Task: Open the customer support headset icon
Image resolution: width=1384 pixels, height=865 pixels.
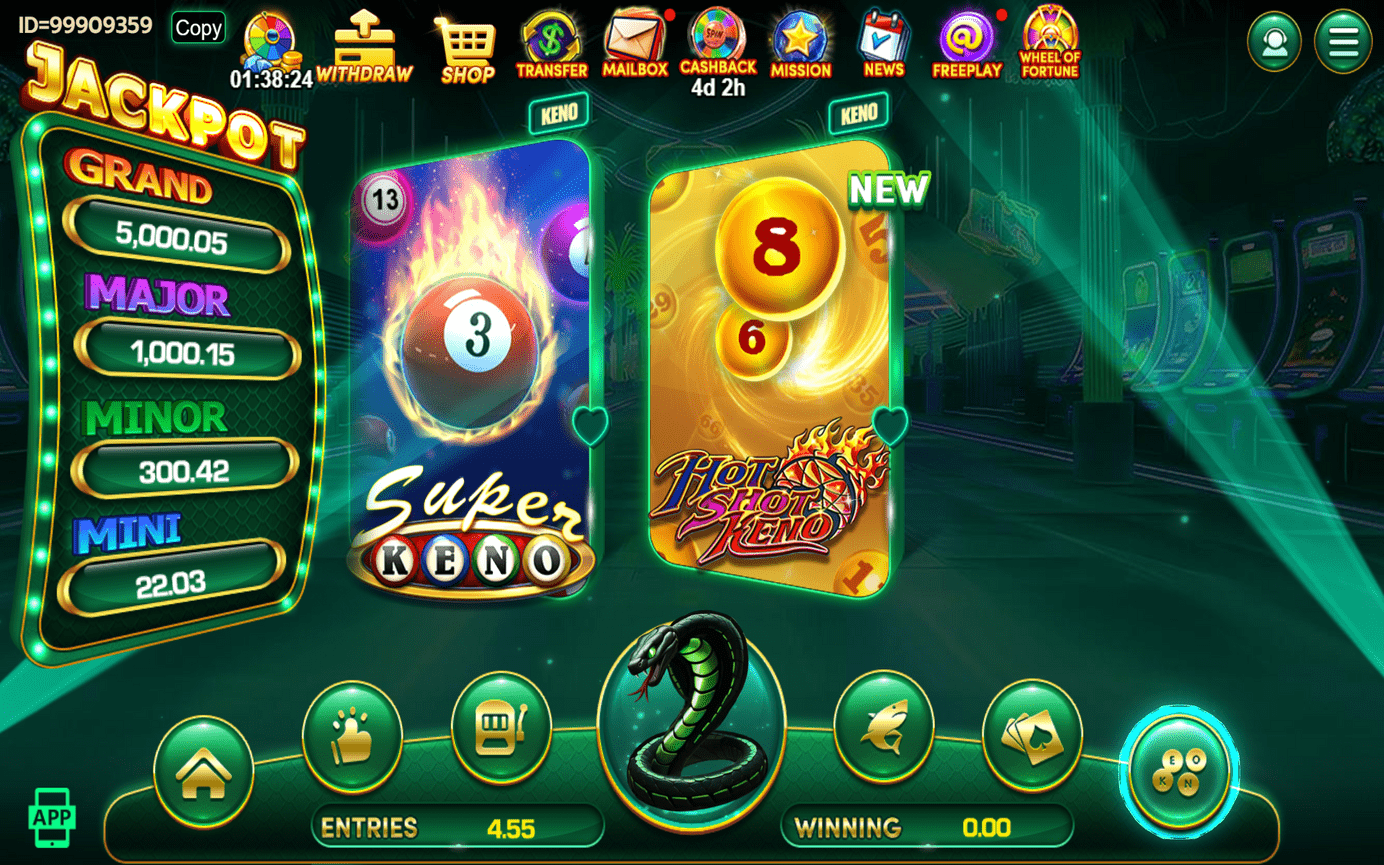Action: [x=1274, y=42]
